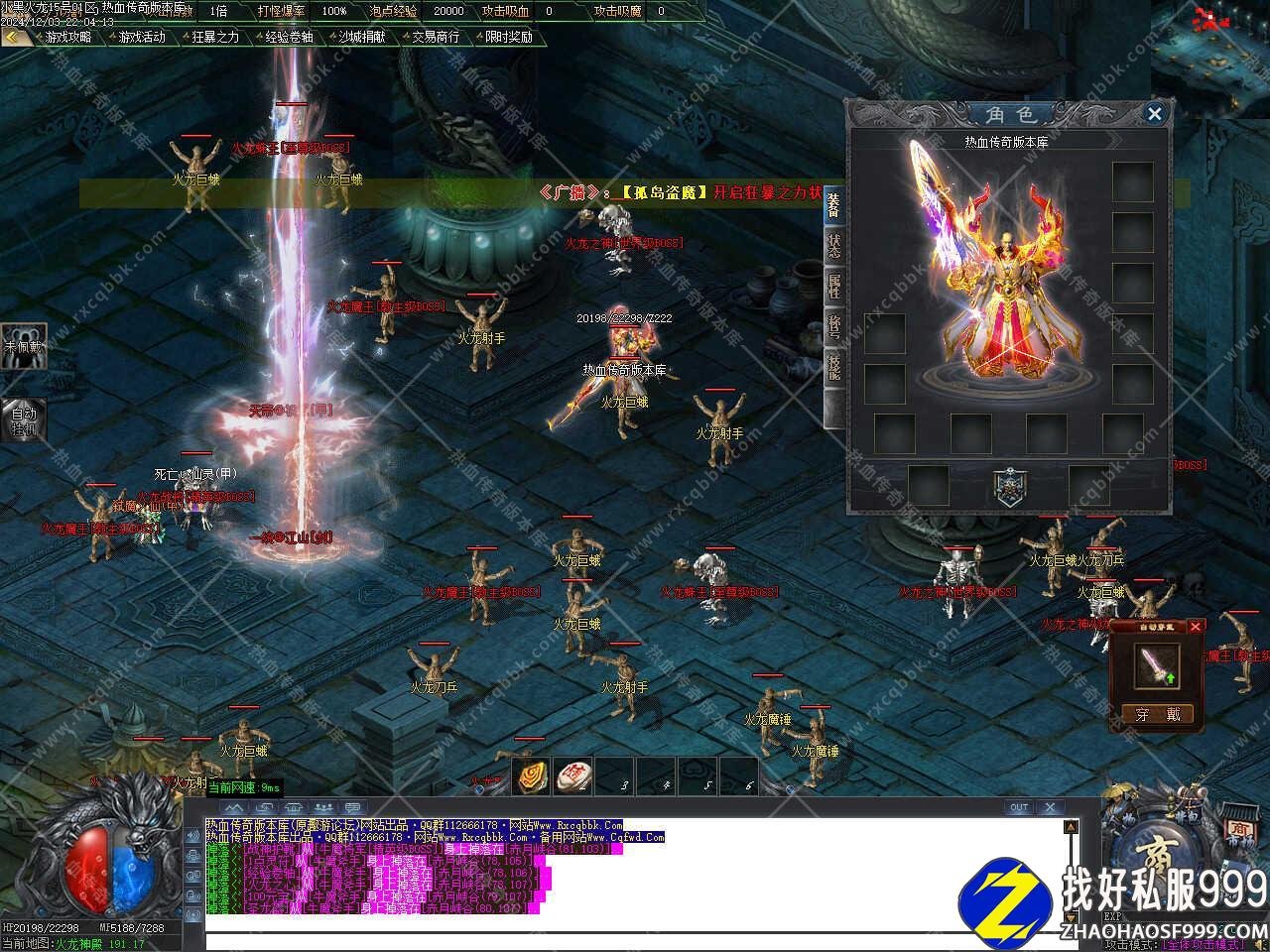Screen dimensions: 1270x952
Task: Use the orange swirl item in hotbar
Action: point(532,777)
